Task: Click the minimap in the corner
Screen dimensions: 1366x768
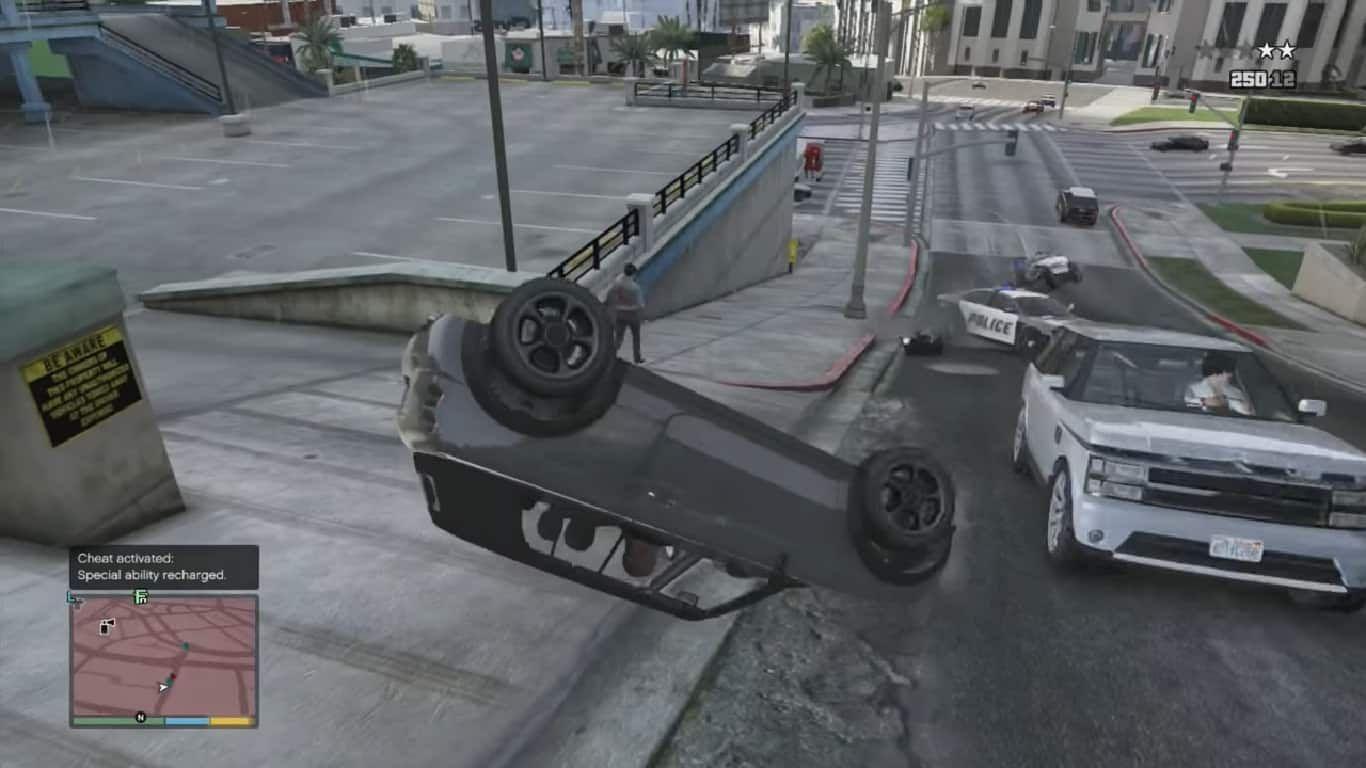Action: [163, 655]
